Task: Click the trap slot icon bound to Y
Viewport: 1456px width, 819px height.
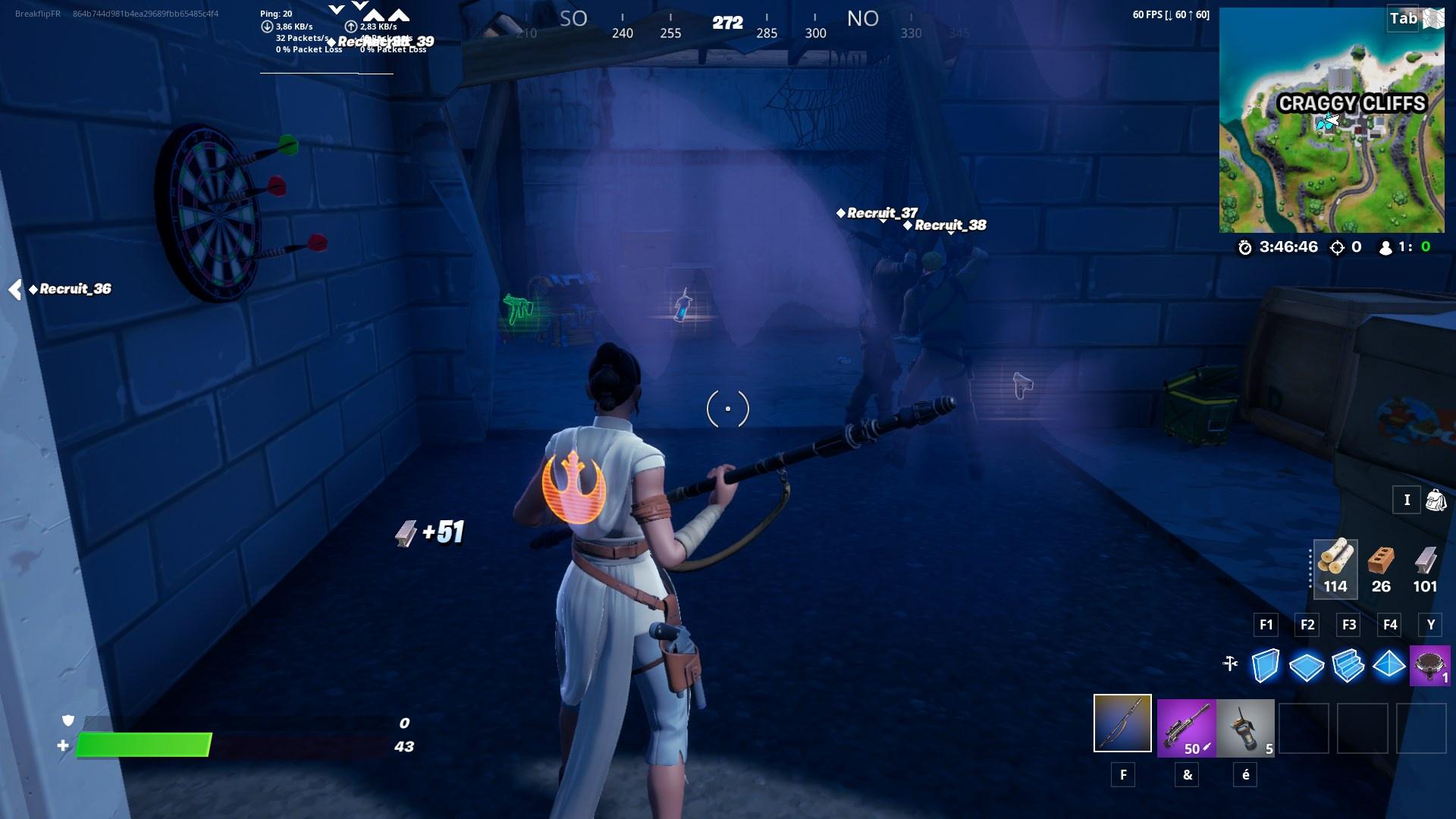Action: click(1430, 664)
